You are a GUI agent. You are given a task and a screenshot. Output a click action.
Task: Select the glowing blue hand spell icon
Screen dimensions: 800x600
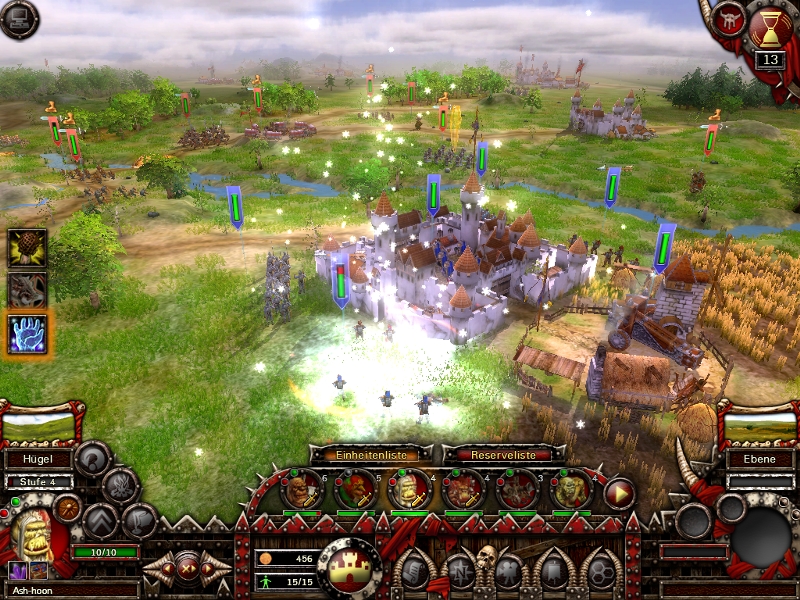tap(27, 333)
